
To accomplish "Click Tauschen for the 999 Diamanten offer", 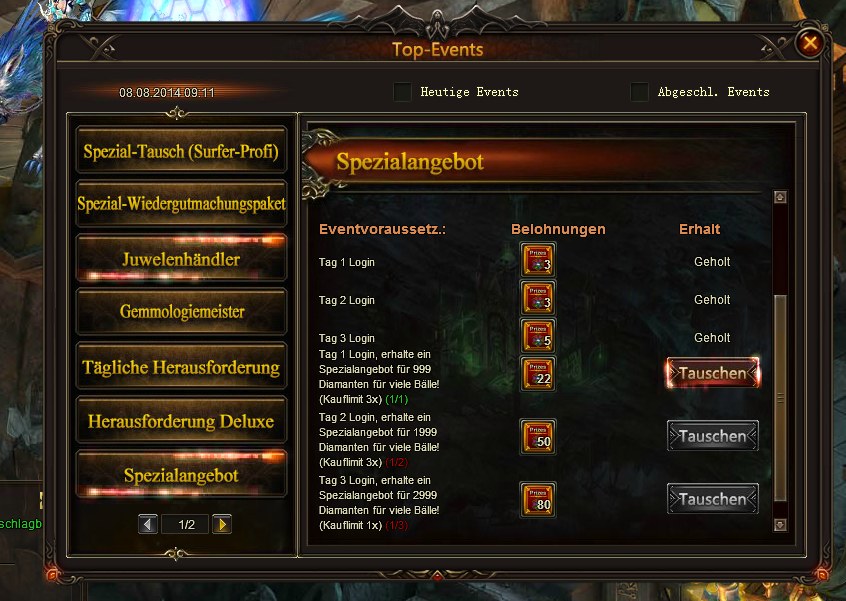I will pos(712,373).
